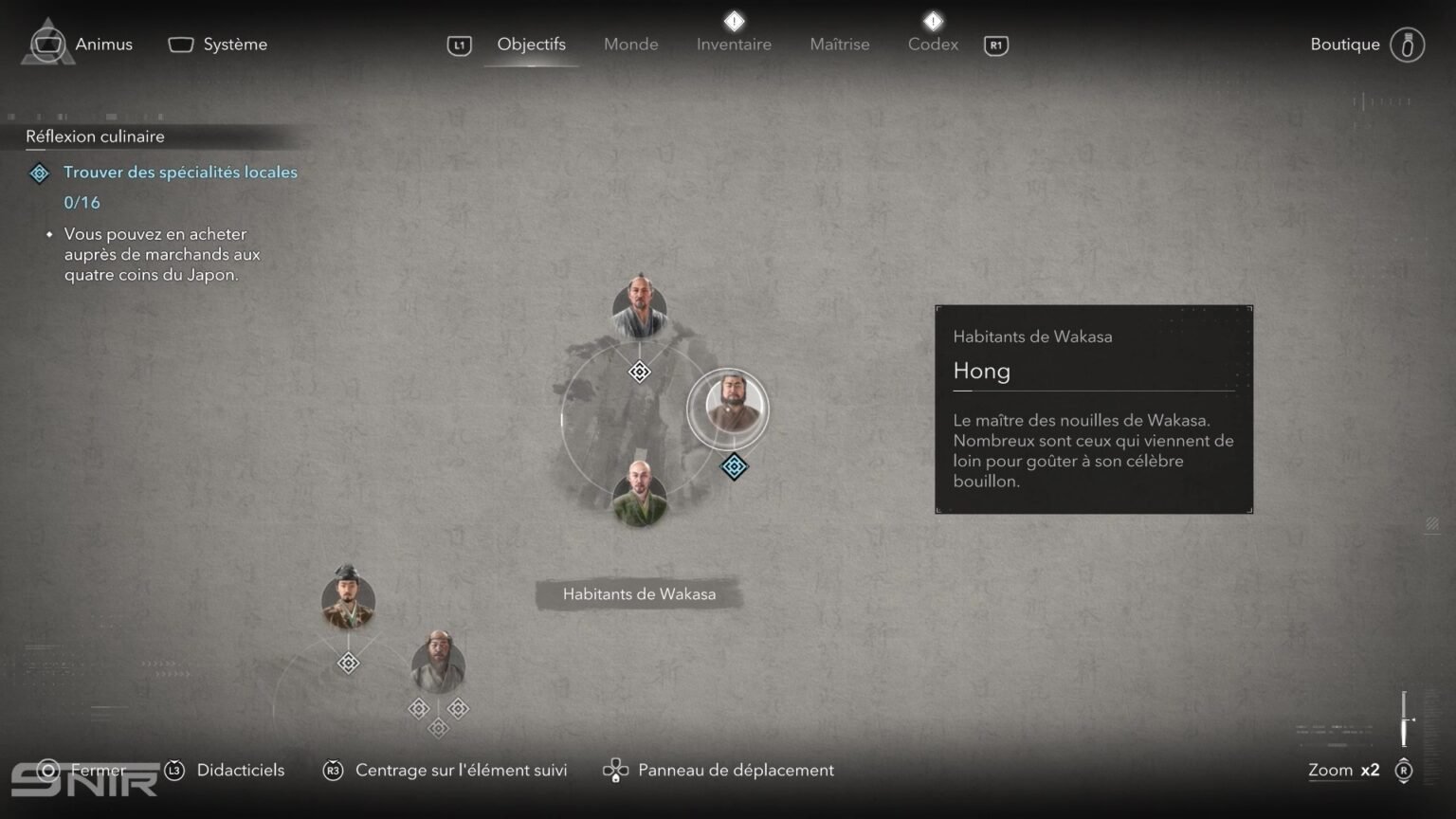
Task: Click the L1 shoulder button prompt
Action: (459, 45)
